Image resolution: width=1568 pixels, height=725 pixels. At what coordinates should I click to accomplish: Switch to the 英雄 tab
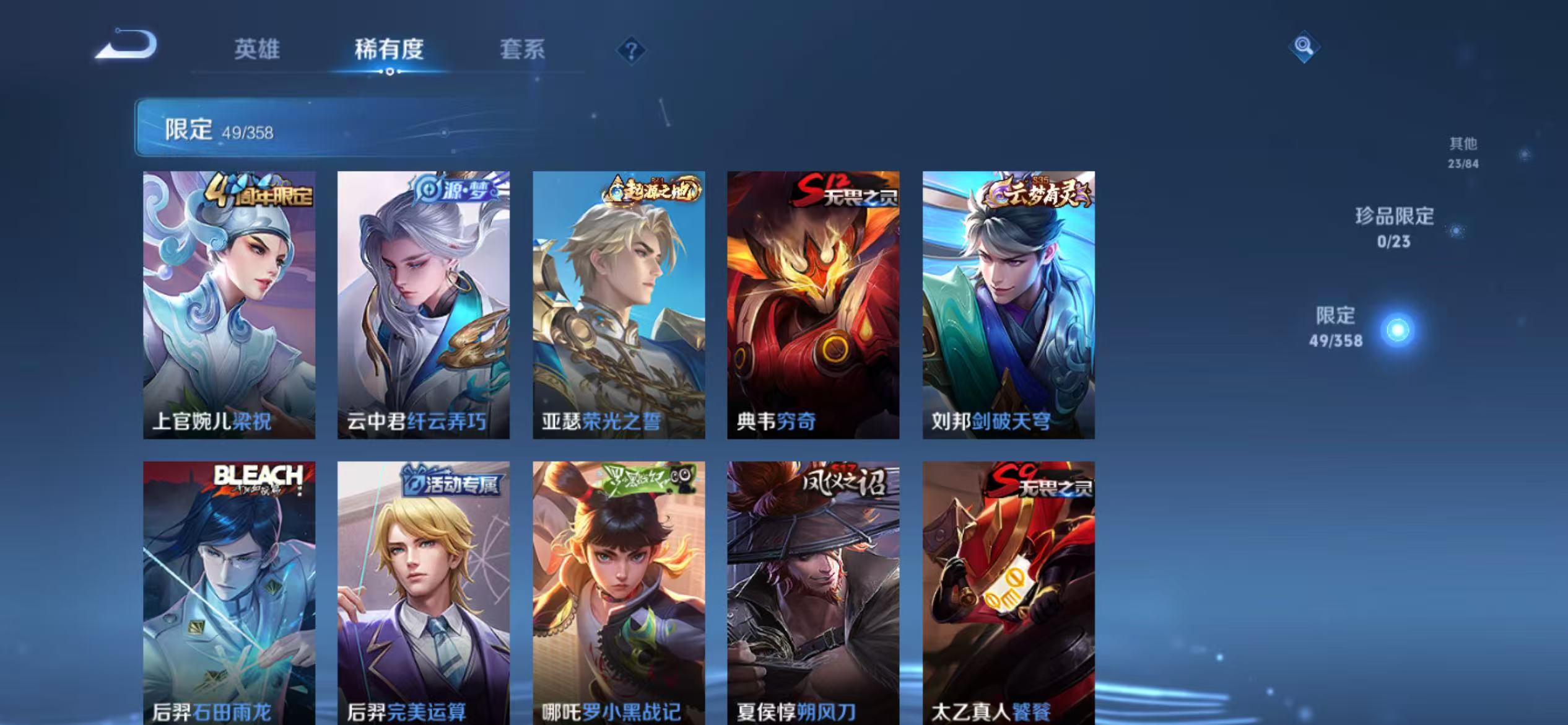pyautogui.click(x=258, y=52)
